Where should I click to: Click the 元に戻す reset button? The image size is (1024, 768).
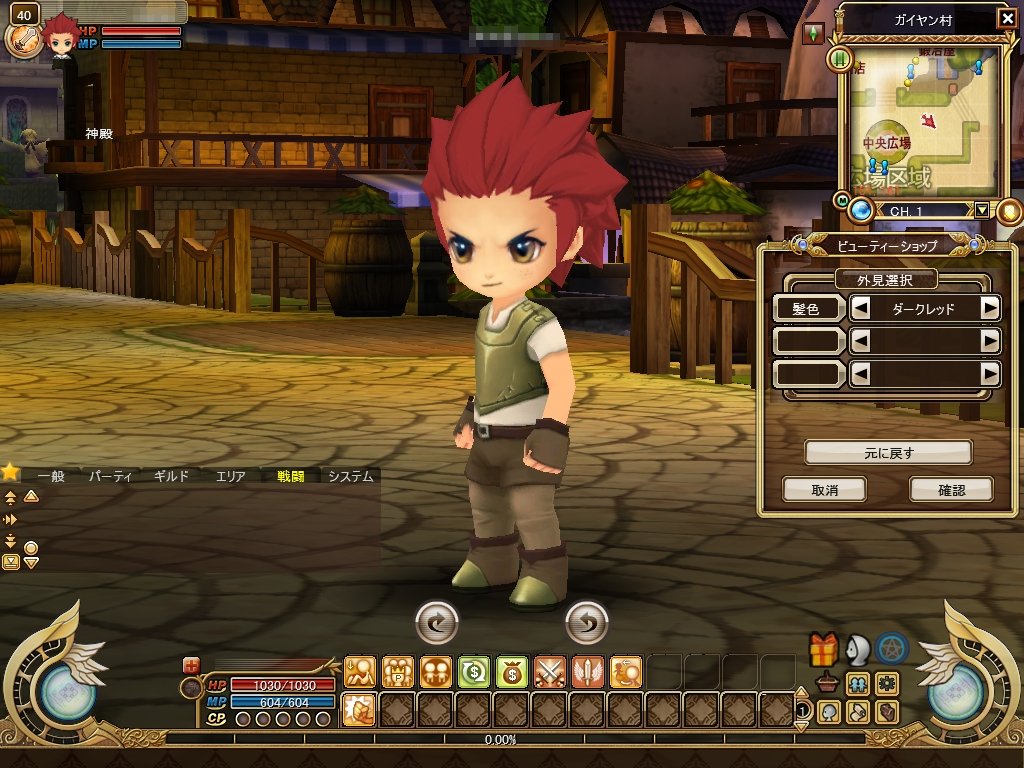[x=888, y=452]
